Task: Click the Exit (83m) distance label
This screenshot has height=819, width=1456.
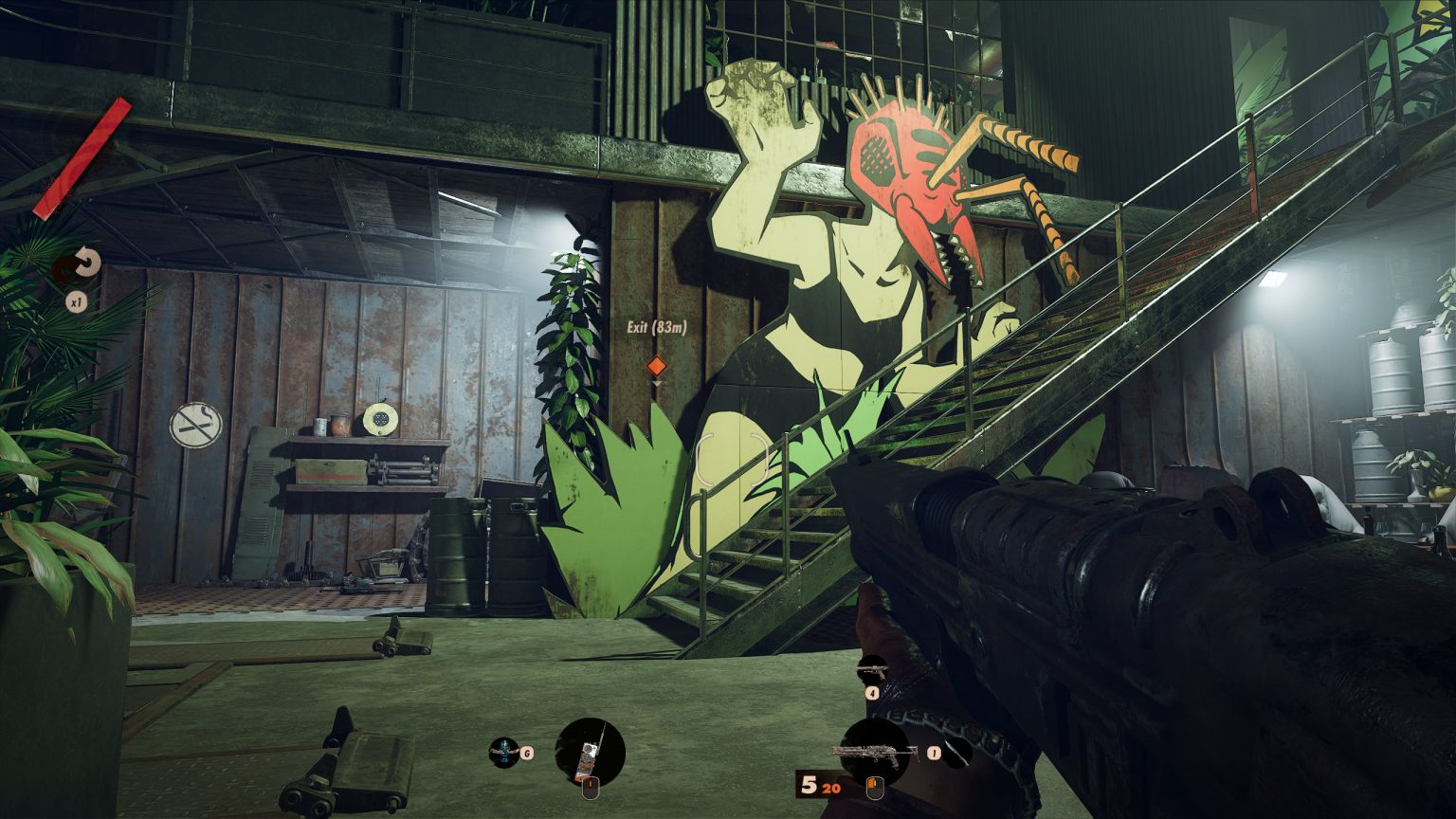Action: [656, 331]
